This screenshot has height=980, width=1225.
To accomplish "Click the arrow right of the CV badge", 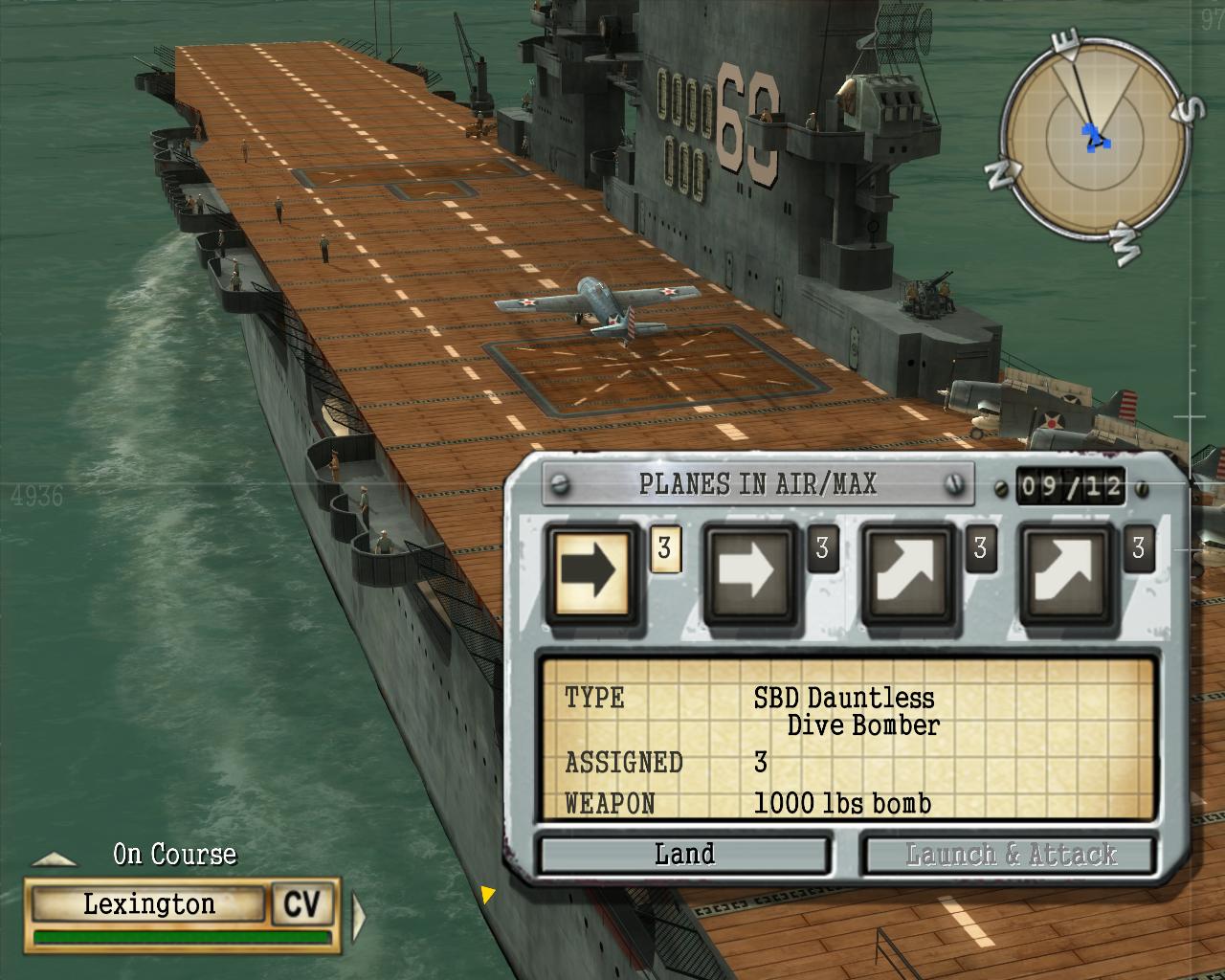I will [x=359, y=916].
